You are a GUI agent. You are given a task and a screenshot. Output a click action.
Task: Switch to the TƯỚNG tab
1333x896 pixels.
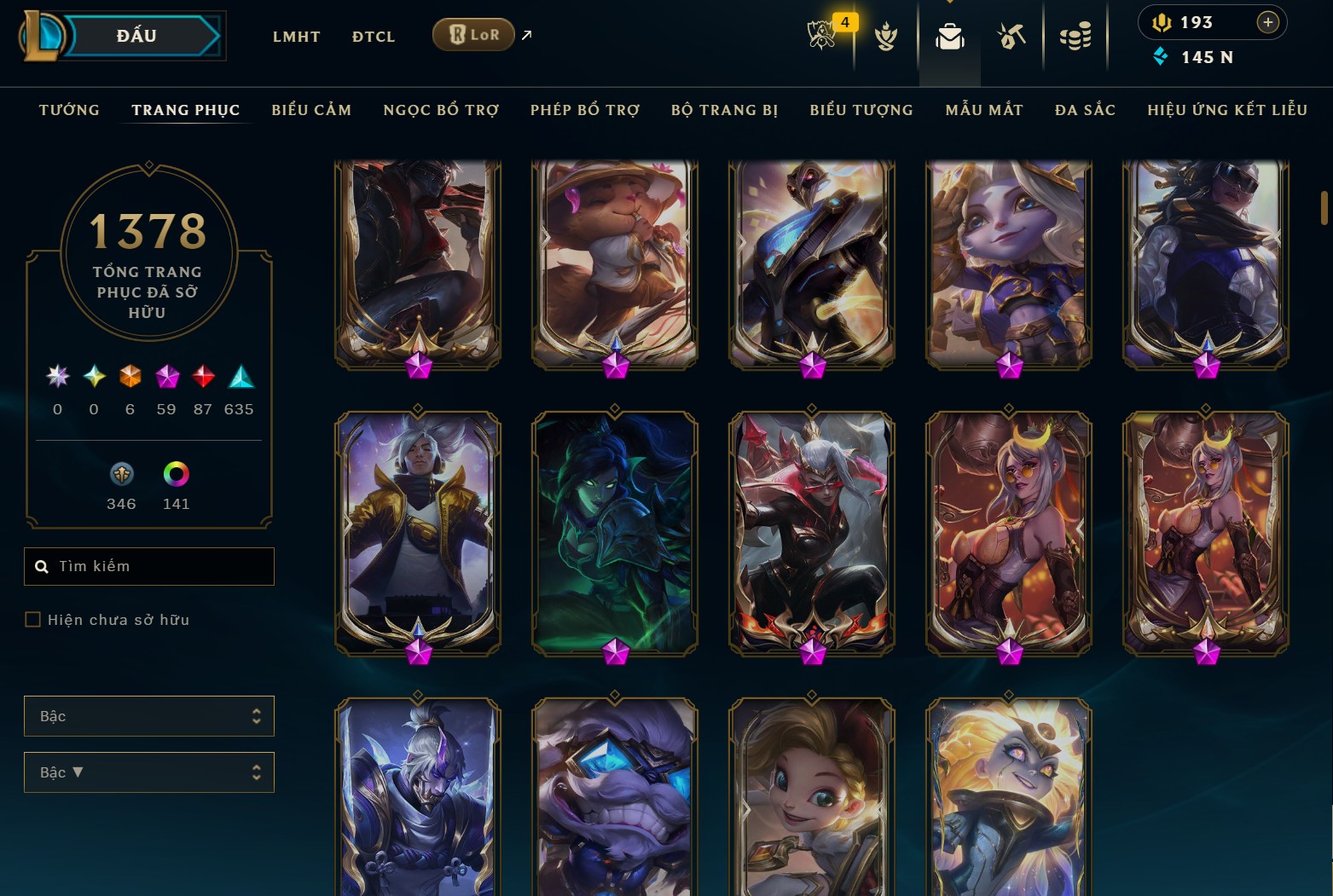tap(68, 109)
